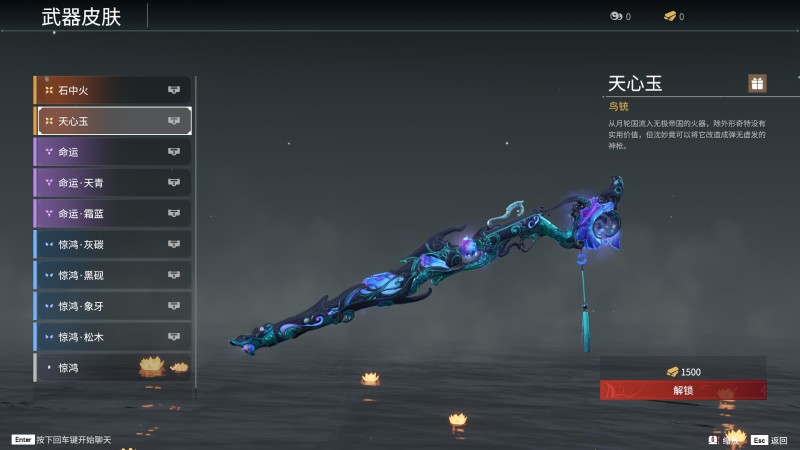This screenshot has height=450, width=800.
Task: Open the gift box icon beside 天心玉
Action: coord(757,83)
